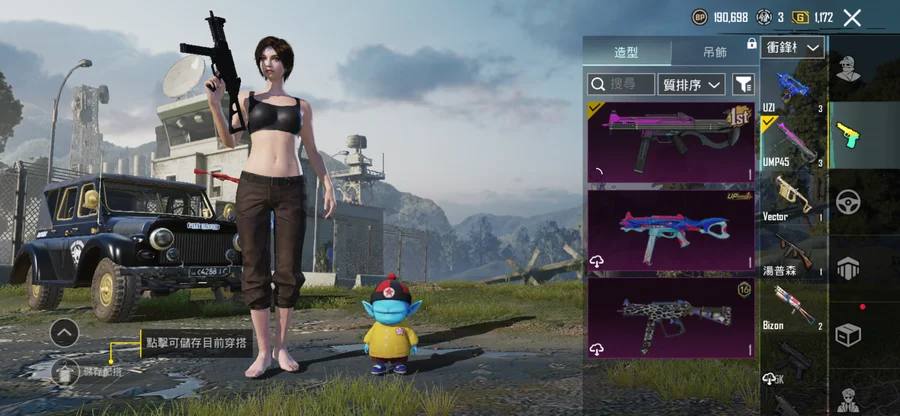Open the 吊飾 charms tab
900x416 pixels.
coord(714,52)
